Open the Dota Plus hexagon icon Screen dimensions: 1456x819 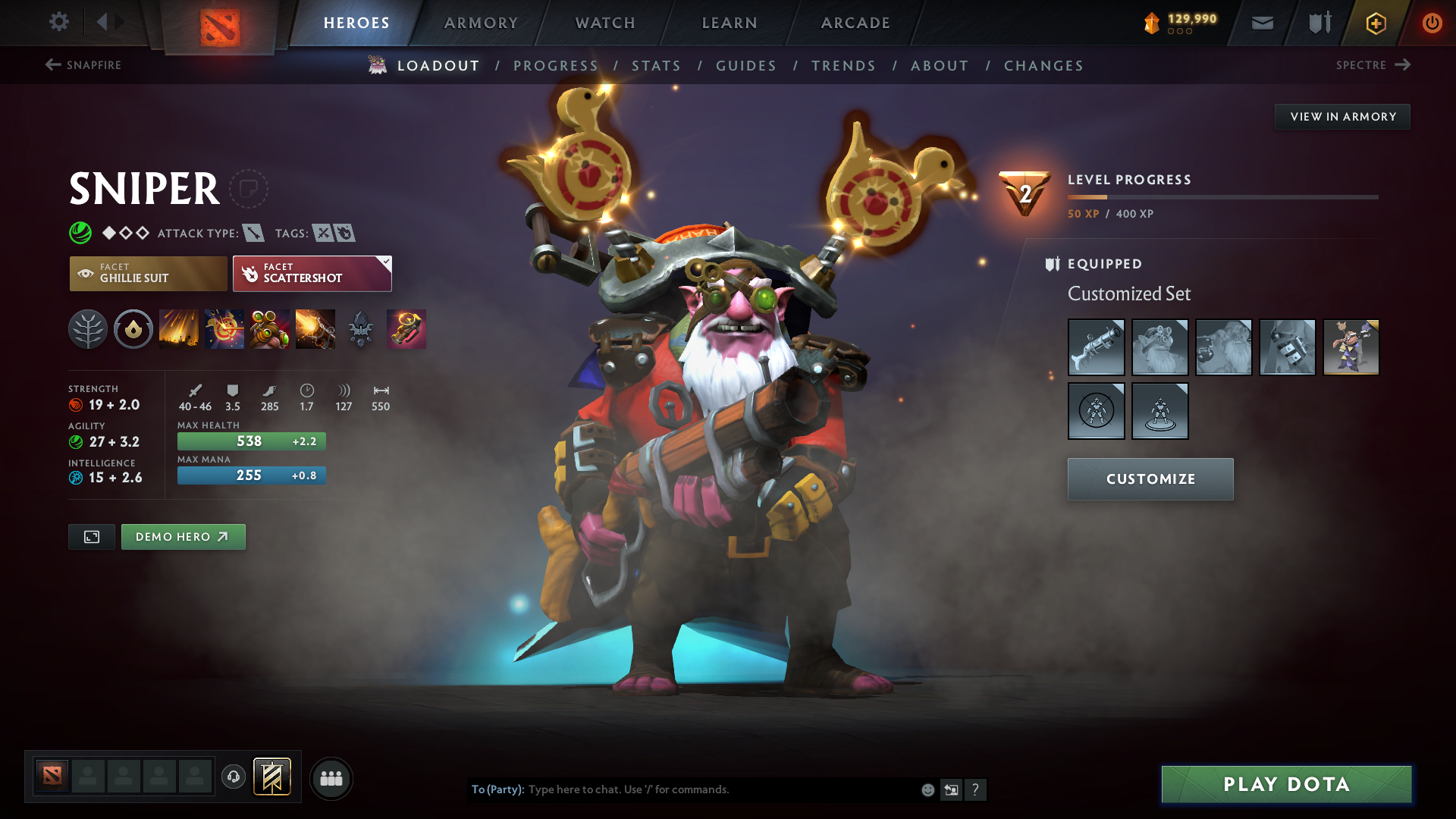tap(1375, 23)
